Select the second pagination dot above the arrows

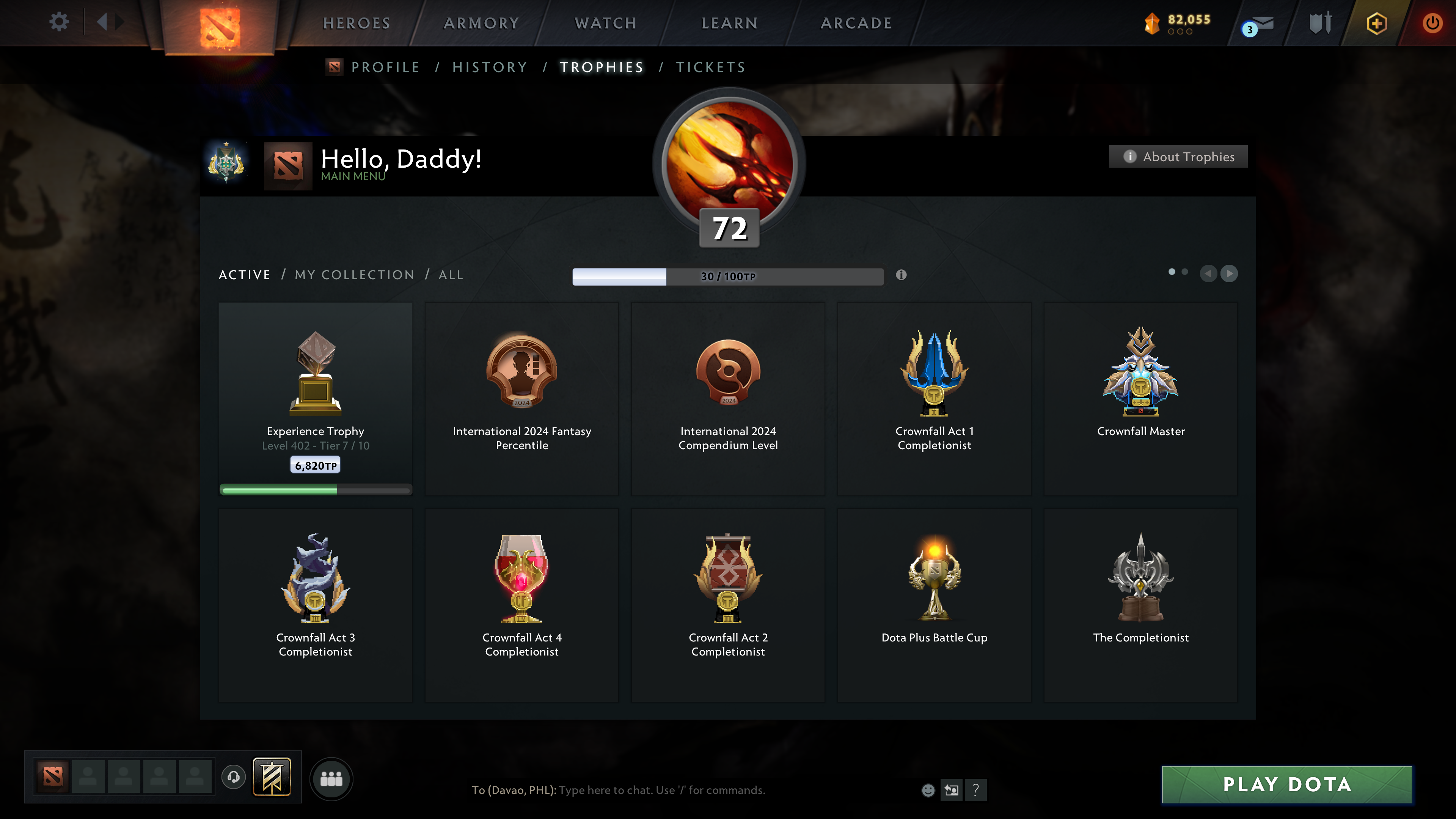(1185, 272)
